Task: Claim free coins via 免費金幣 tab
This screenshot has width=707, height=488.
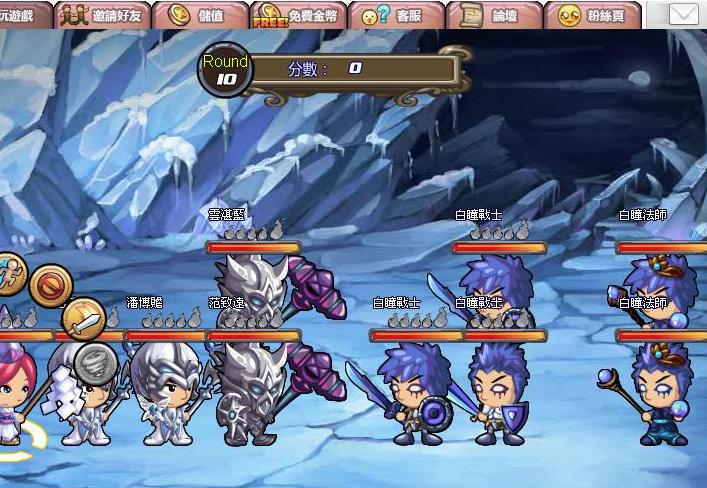Action: (x=298, y=15)
